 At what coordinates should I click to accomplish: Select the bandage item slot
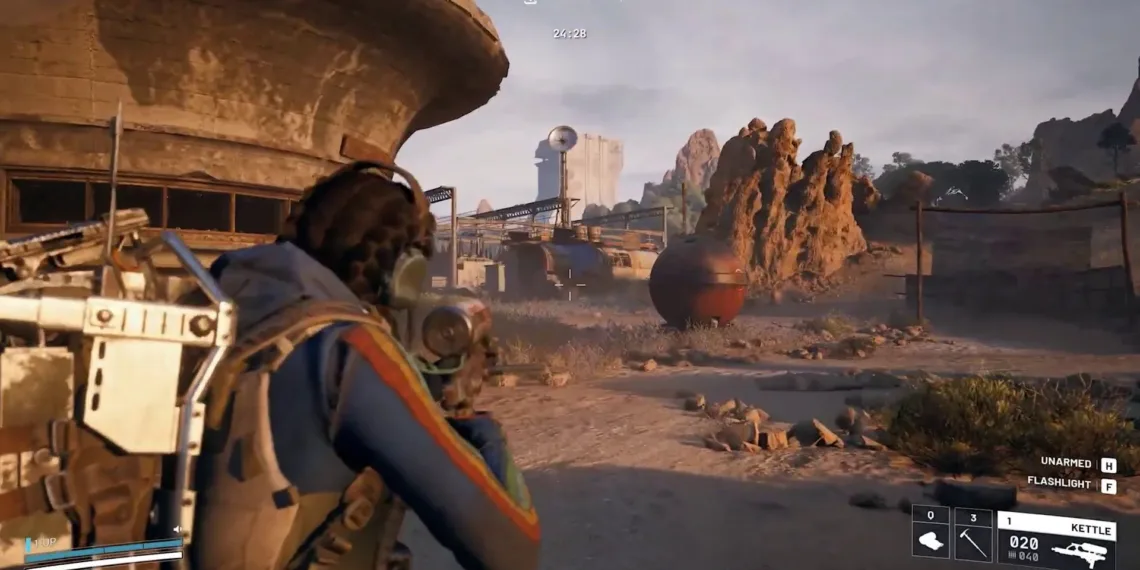point(930,535)
